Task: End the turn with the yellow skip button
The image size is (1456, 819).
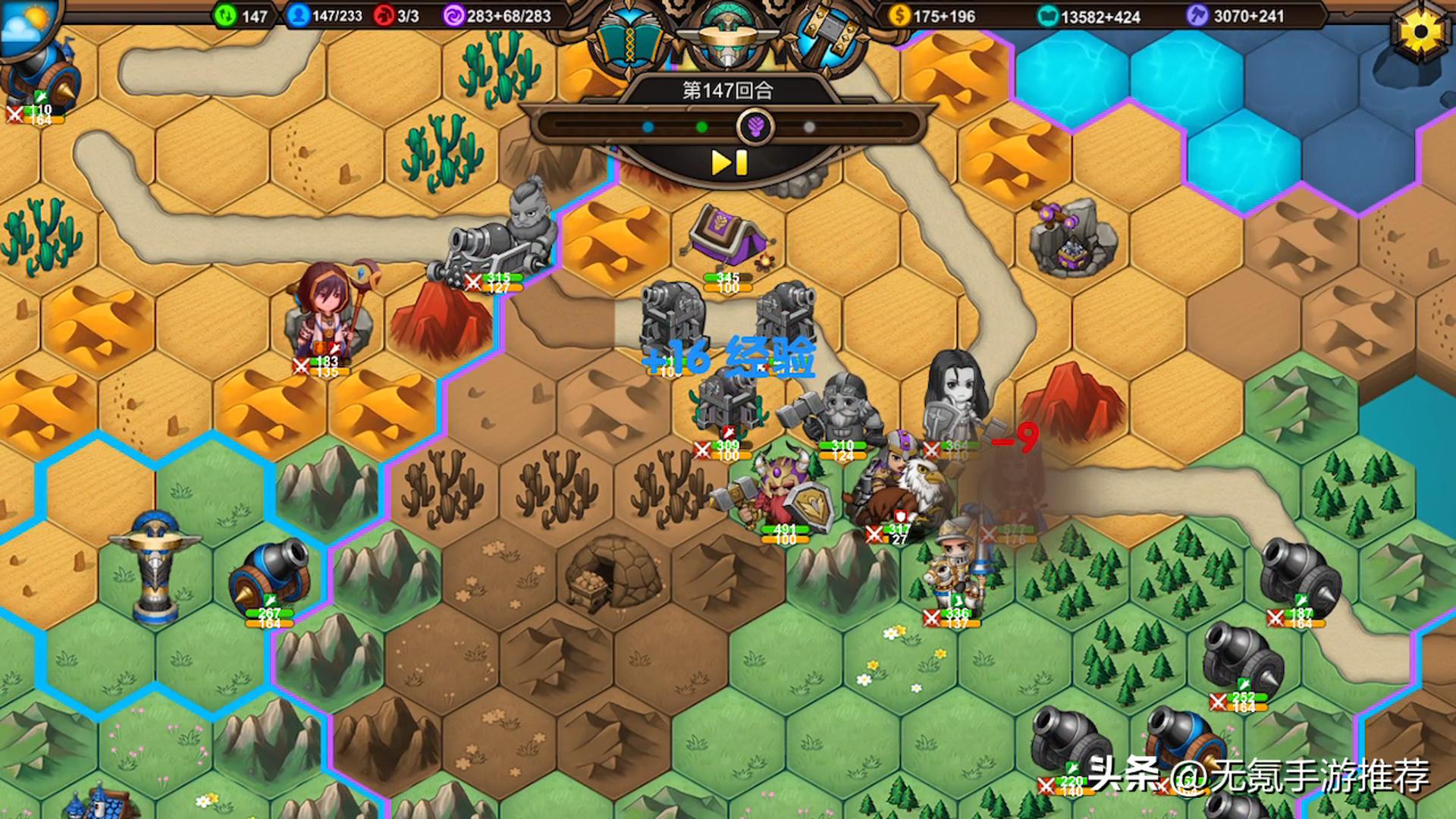Action: pos(729,162)
